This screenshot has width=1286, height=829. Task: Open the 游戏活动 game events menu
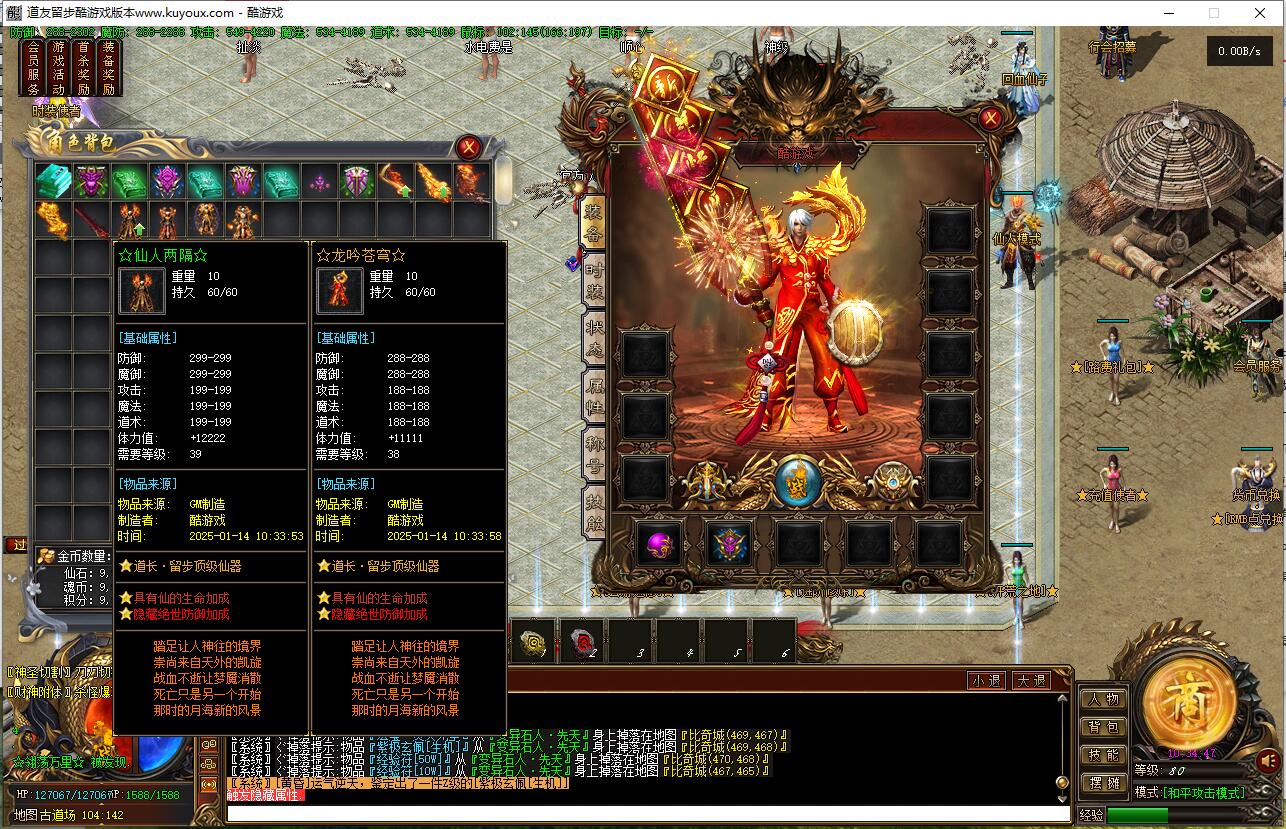[x=58, y=68]
